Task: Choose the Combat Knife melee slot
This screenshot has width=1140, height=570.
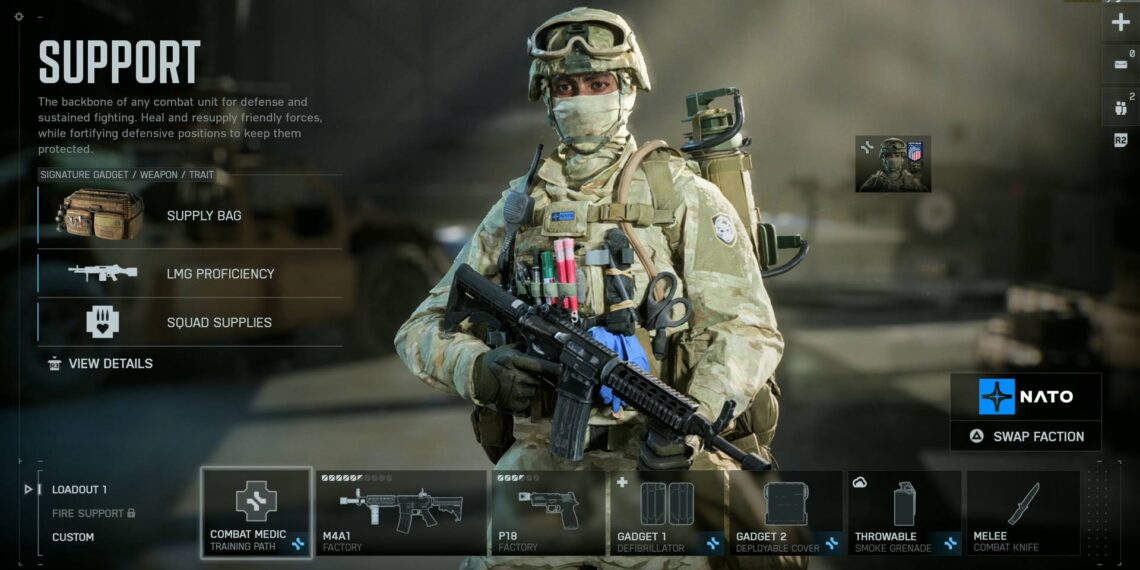Action: [1022, 512]
